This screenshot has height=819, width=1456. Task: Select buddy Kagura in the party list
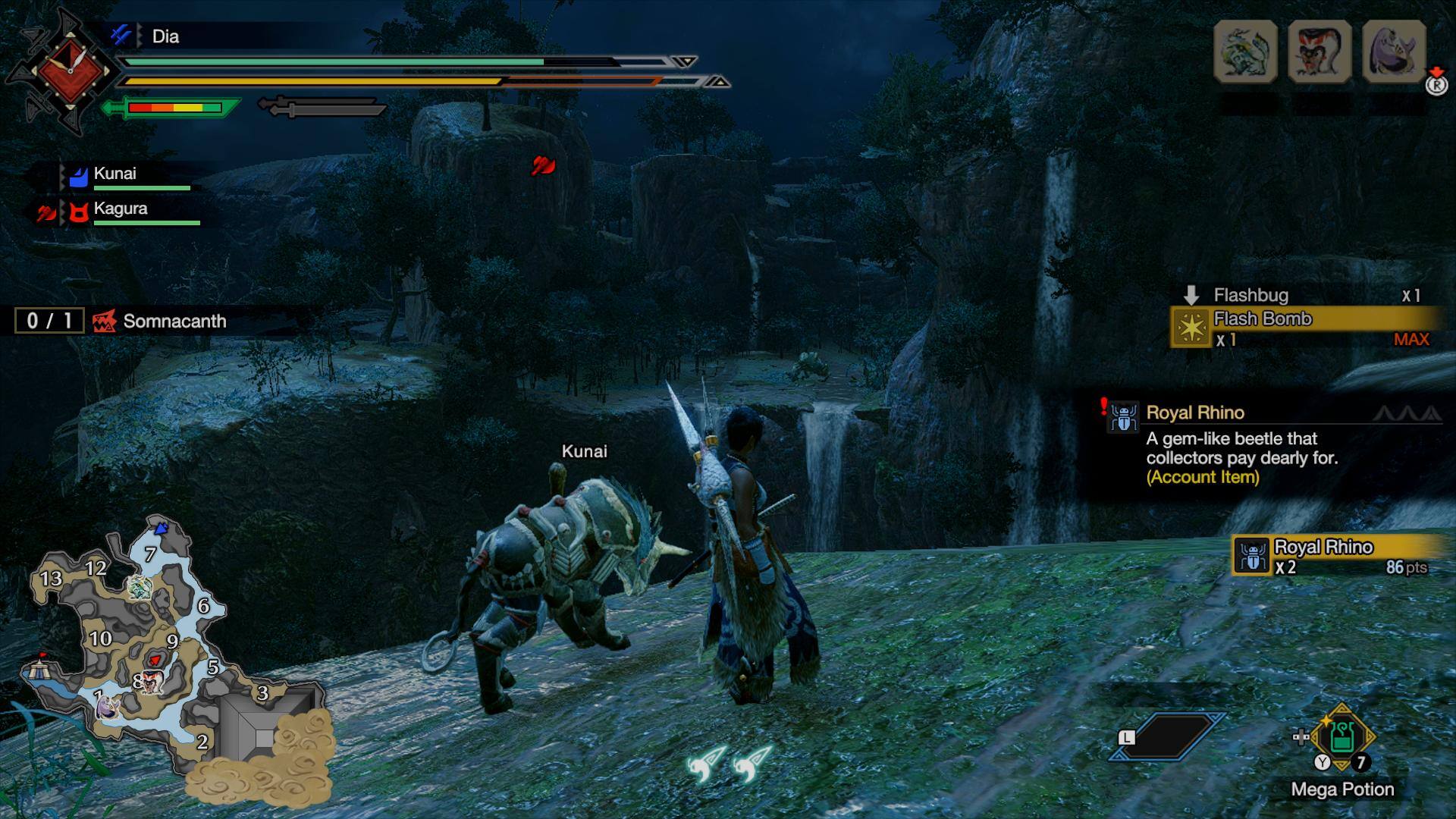click(120, 209)
